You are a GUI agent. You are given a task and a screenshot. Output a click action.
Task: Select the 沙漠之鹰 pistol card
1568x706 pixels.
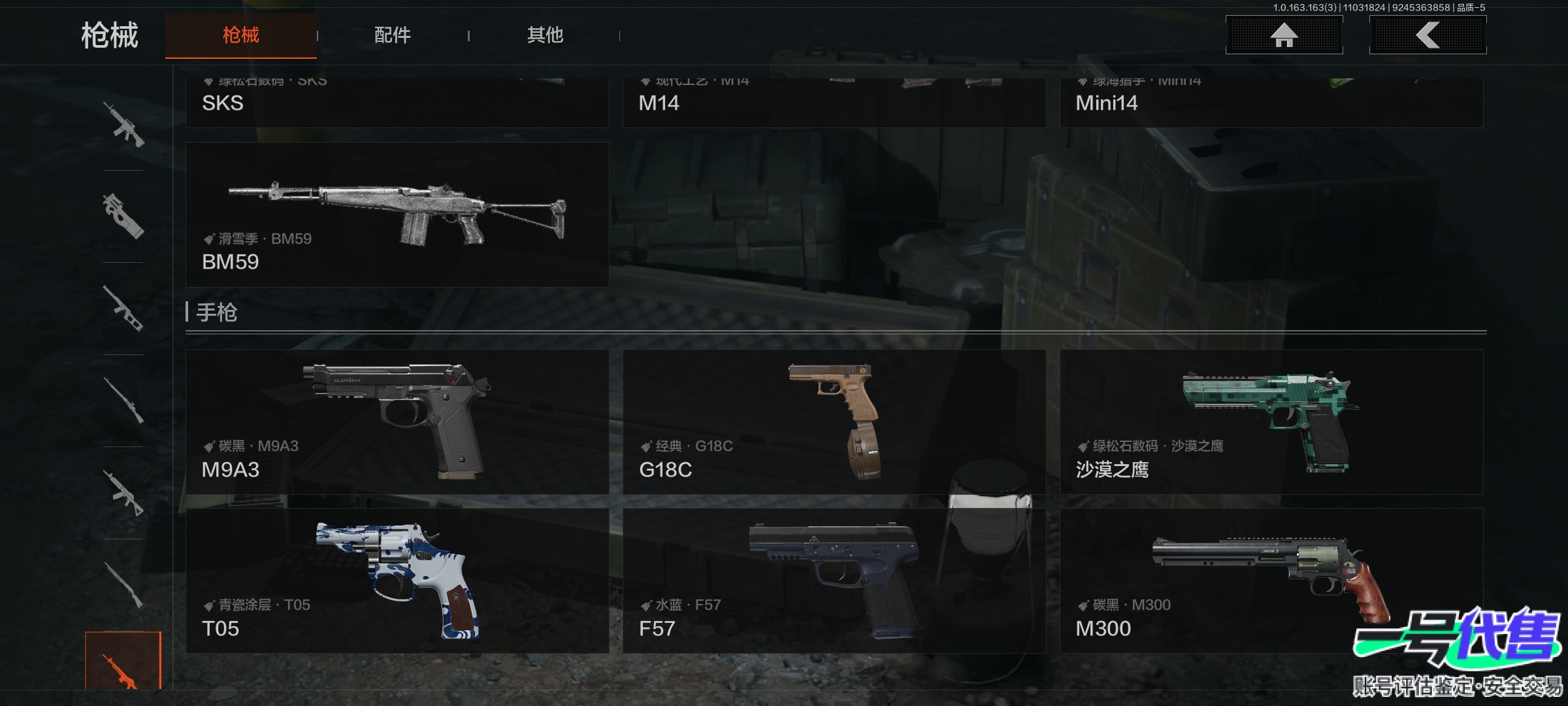click(x=1271, y=422)
